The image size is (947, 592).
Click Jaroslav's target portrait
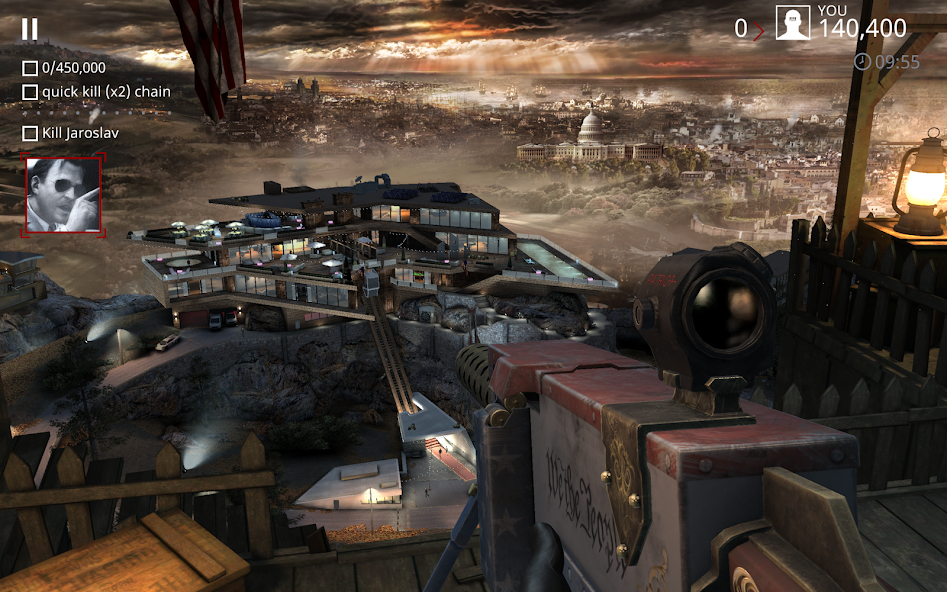(x=63, y=195)
